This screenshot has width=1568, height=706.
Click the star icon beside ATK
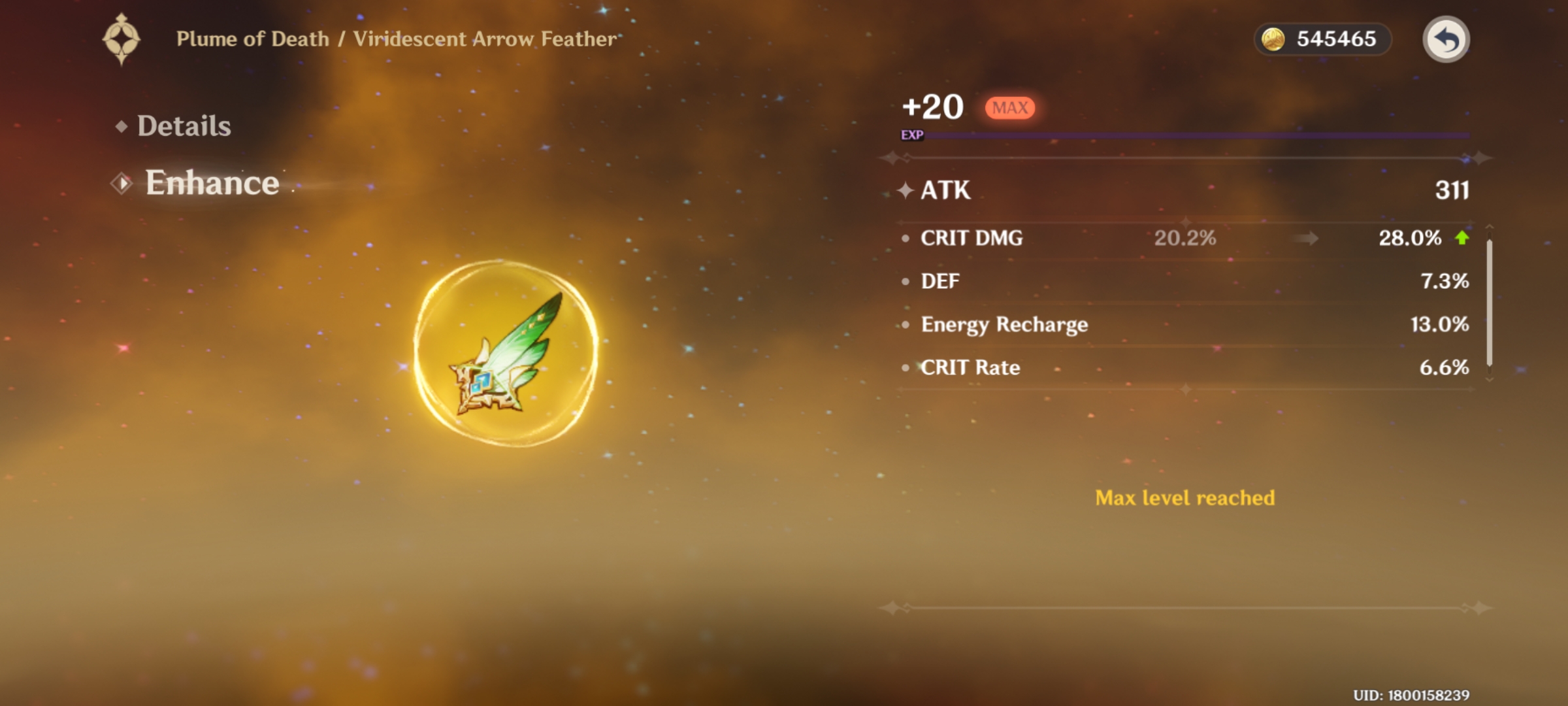906,191
